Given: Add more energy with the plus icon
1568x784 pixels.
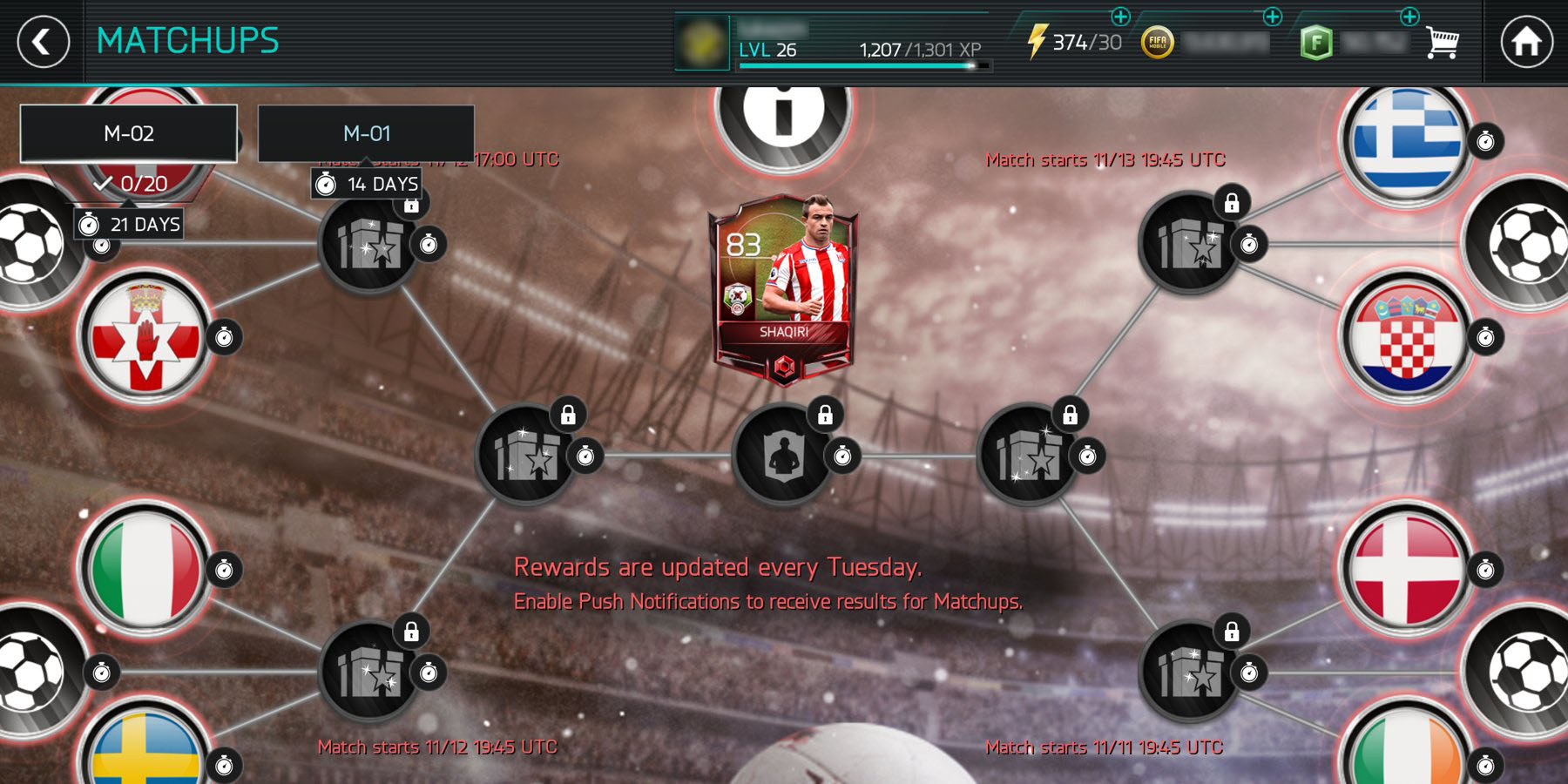Looking at the screenshot, I should coord(1120,17).
